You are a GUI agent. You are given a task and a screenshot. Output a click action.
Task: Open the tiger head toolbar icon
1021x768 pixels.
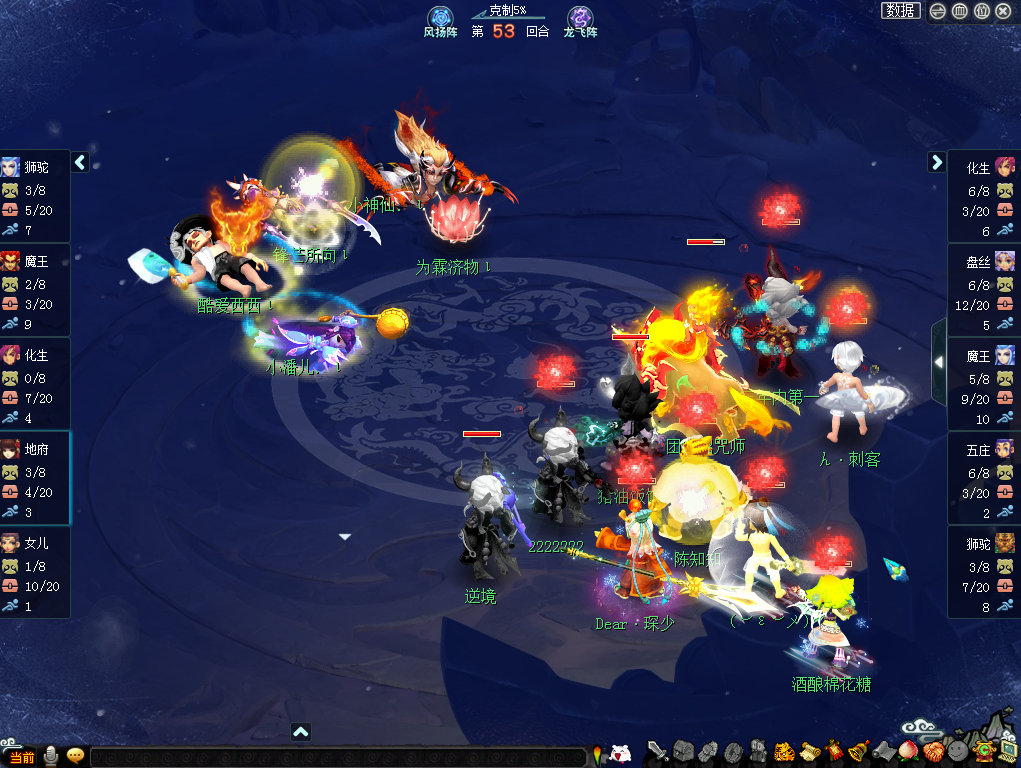pyautogui.click(x=785, y=750)
